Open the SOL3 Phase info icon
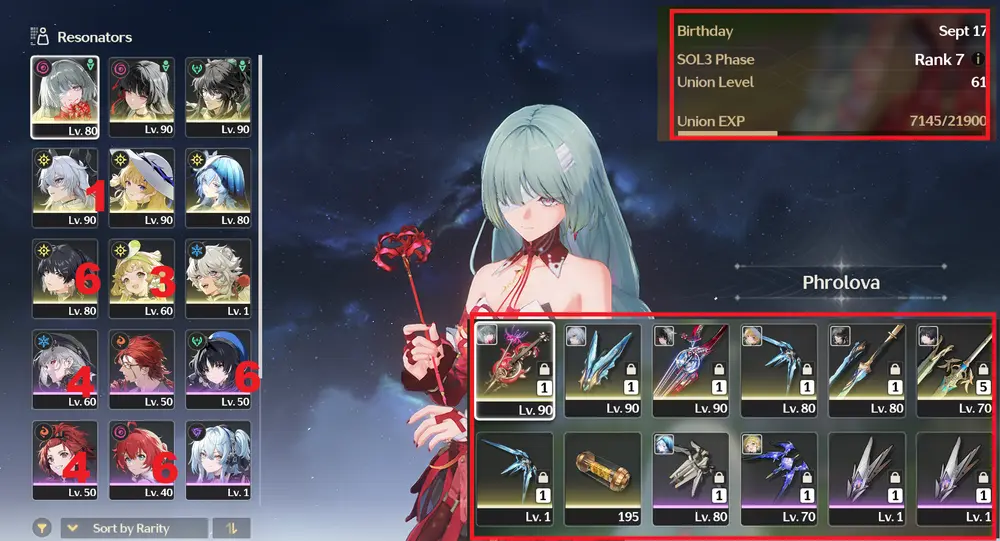 [977, 60]
